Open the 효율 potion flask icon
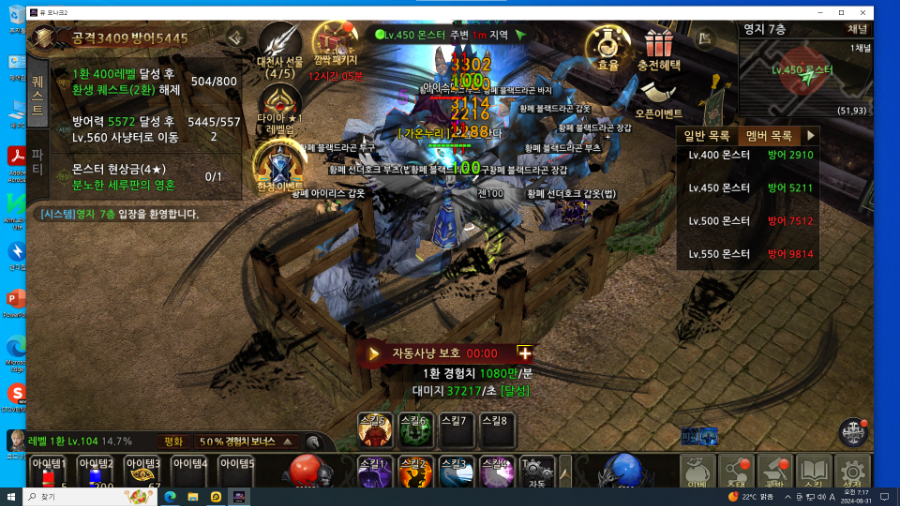Screen dimensions: 900x506 click(x=607, y=47)
